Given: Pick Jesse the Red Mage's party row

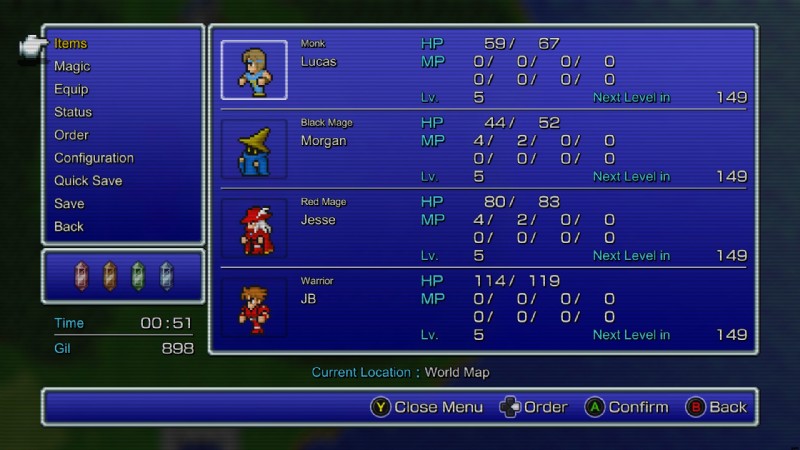Looking at the screenshot, I should [x=483, y=228].
